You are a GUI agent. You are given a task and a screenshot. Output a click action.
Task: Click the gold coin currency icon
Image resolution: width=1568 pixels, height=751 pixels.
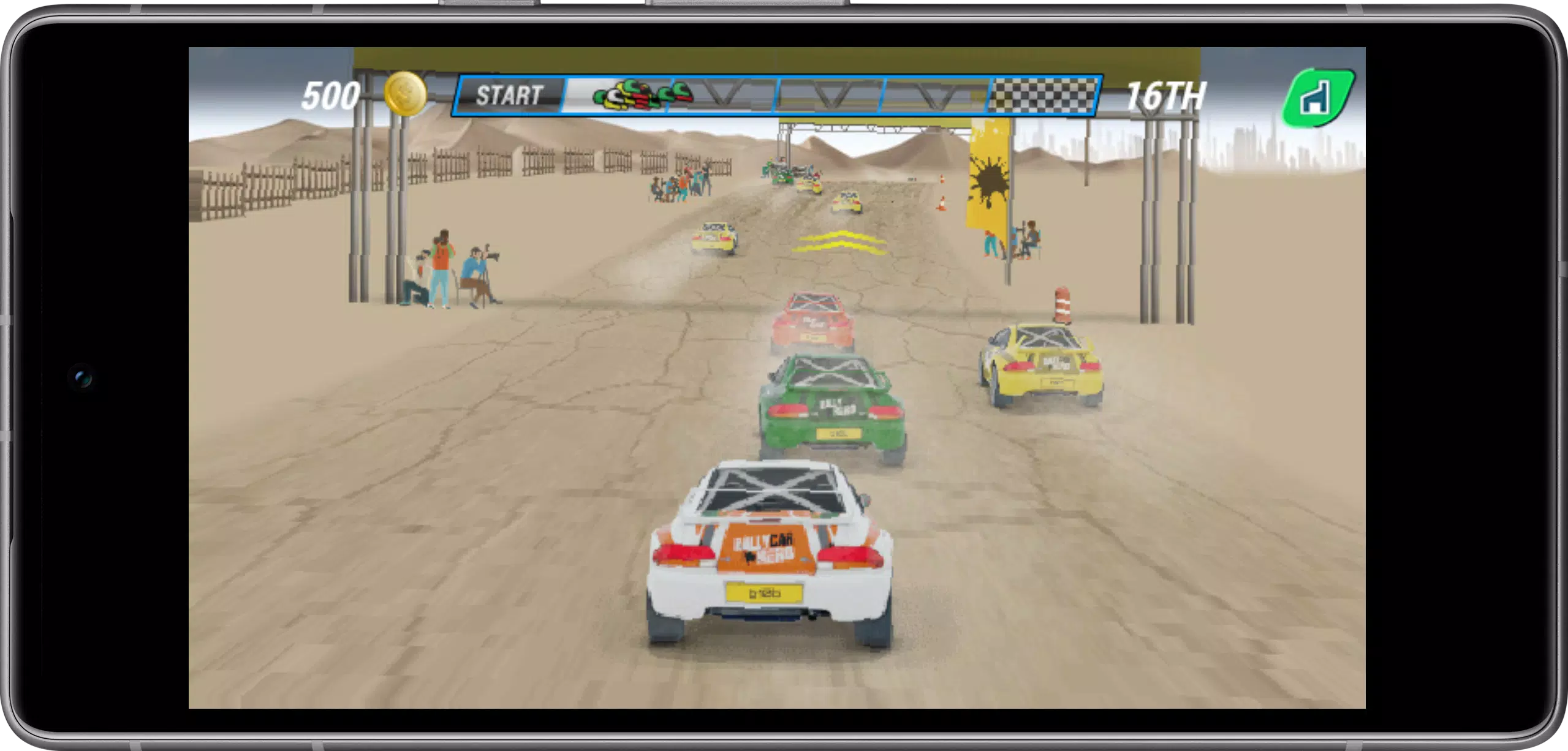[404, 93]
